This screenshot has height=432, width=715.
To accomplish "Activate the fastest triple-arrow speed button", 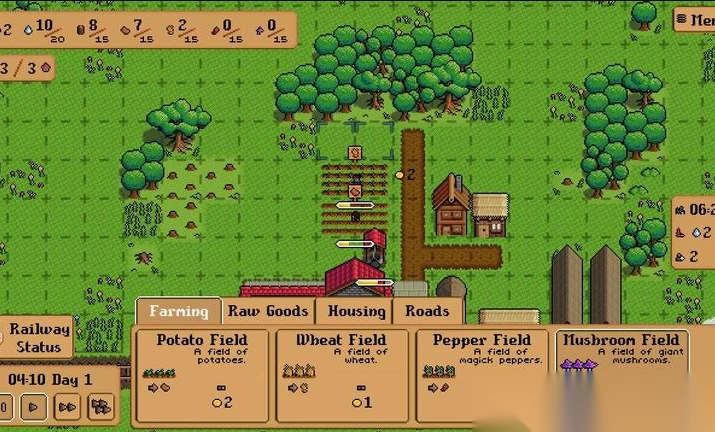I will pos(100,407).
